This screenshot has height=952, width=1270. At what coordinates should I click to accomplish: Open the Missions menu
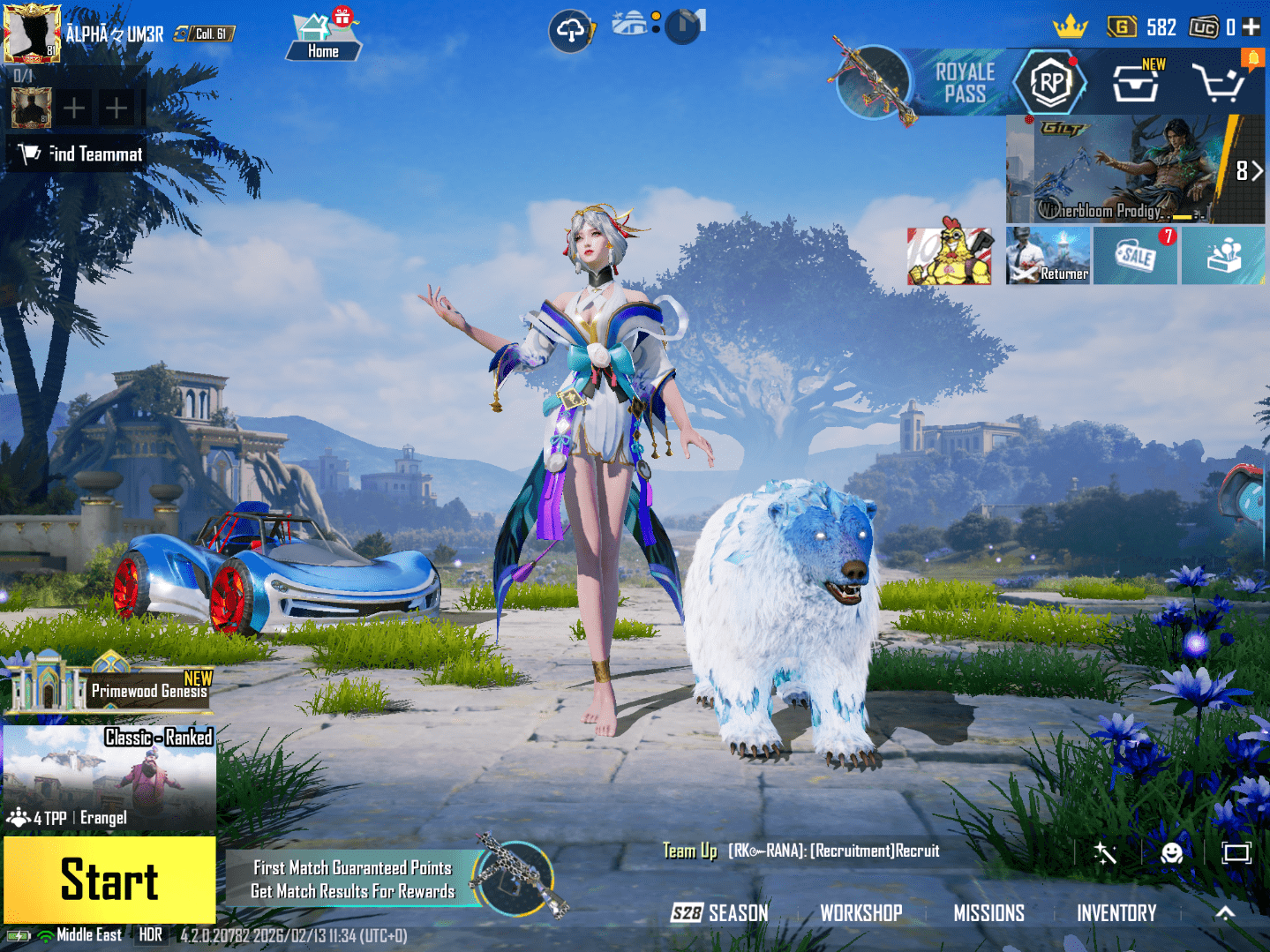[988, 913]
